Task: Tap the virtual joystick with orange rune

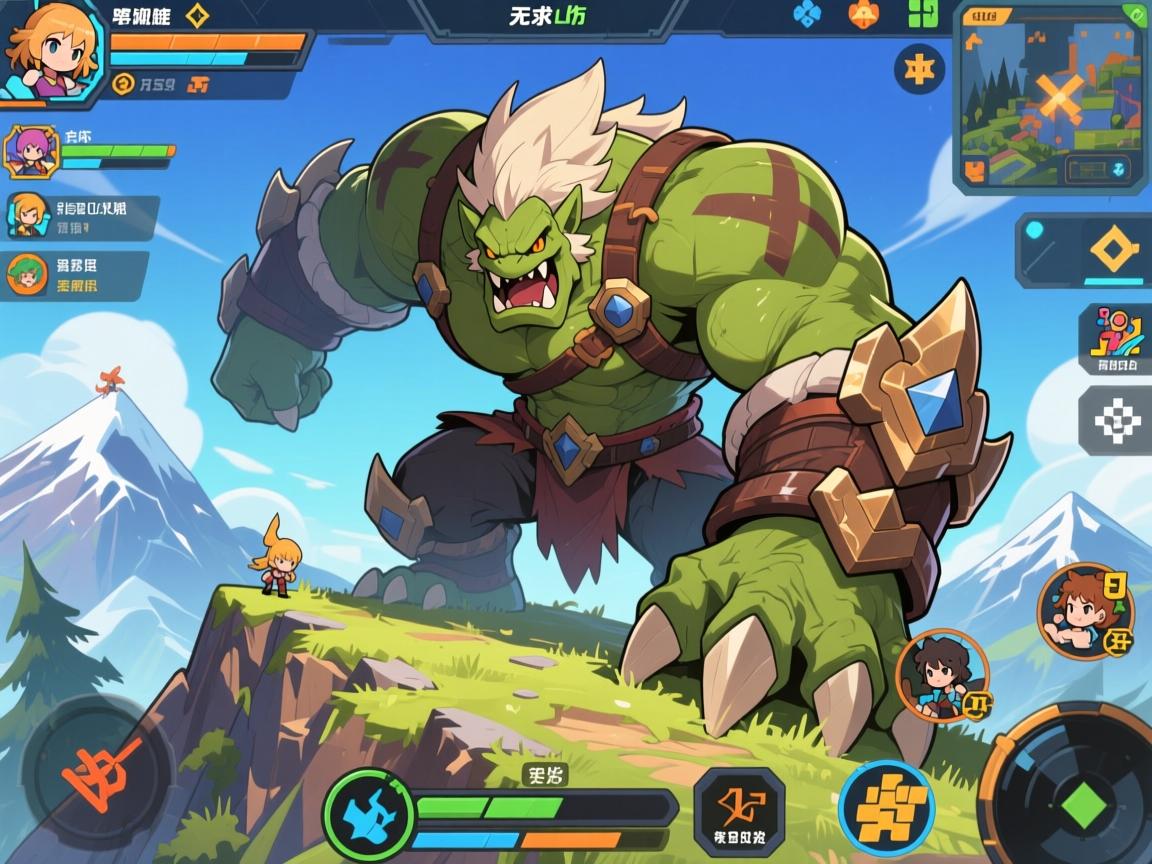Action: 98,772
